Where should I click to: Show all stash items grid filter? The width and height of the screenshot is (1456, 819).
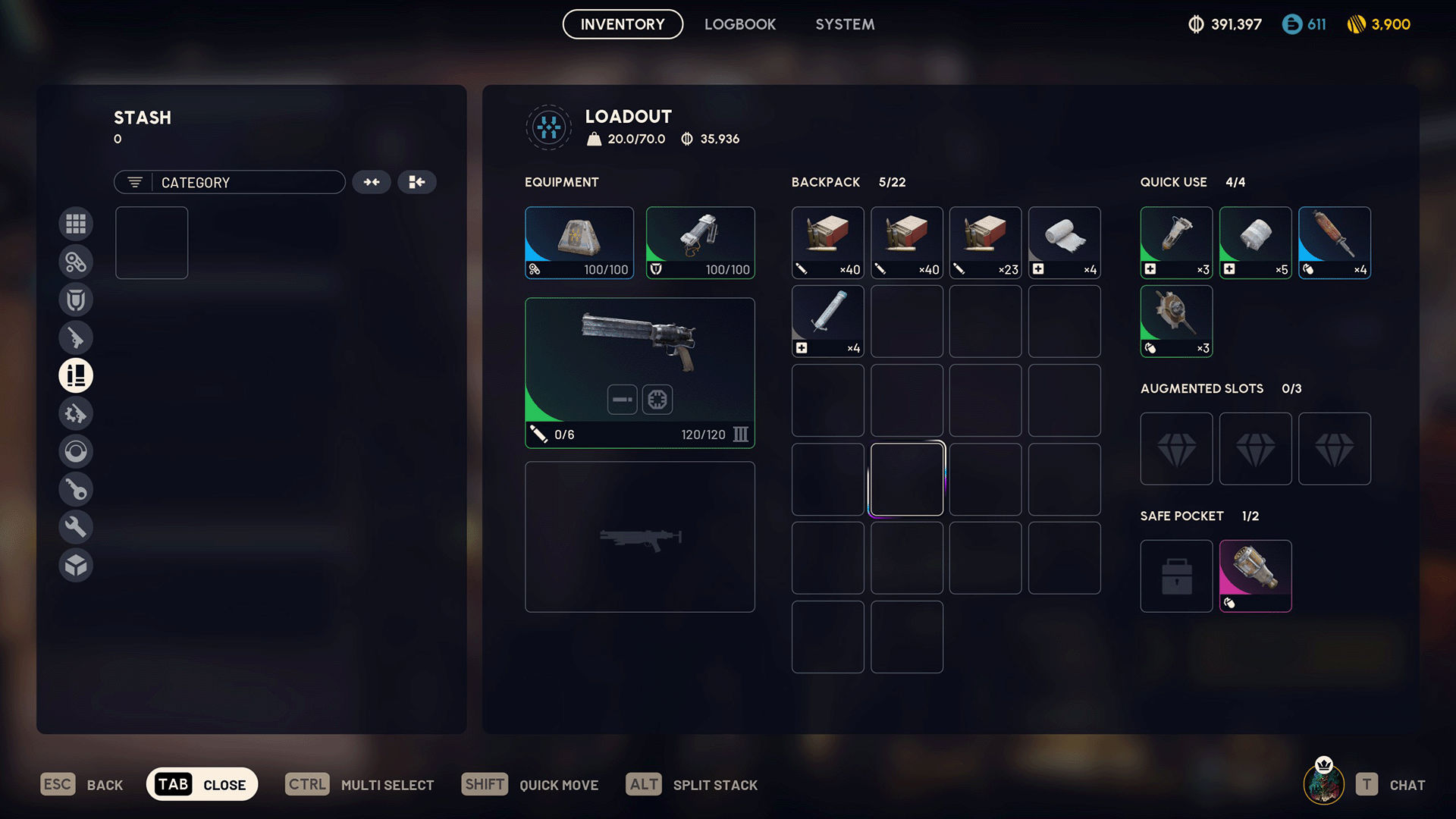coord(76,224)
